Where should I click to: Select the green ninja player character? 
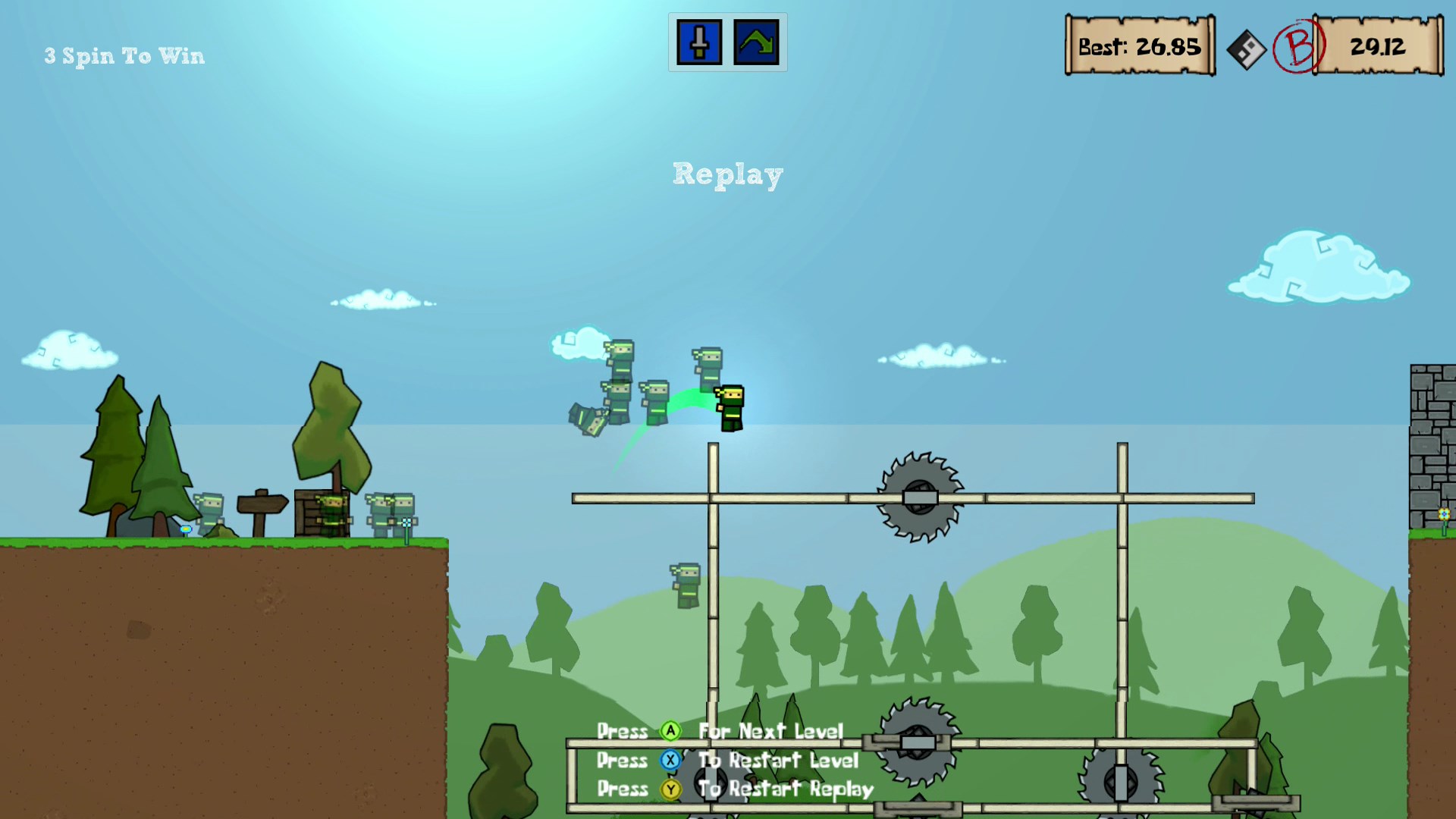click(x=730, y=406)
